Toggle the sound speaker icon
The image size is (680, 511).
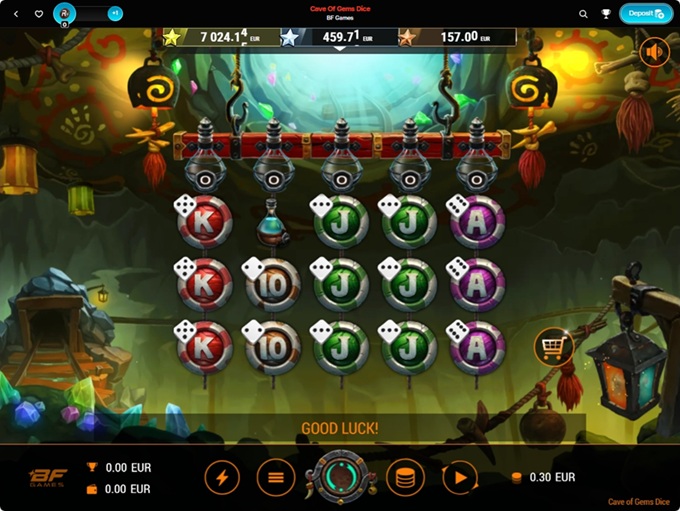pos(655,52)
